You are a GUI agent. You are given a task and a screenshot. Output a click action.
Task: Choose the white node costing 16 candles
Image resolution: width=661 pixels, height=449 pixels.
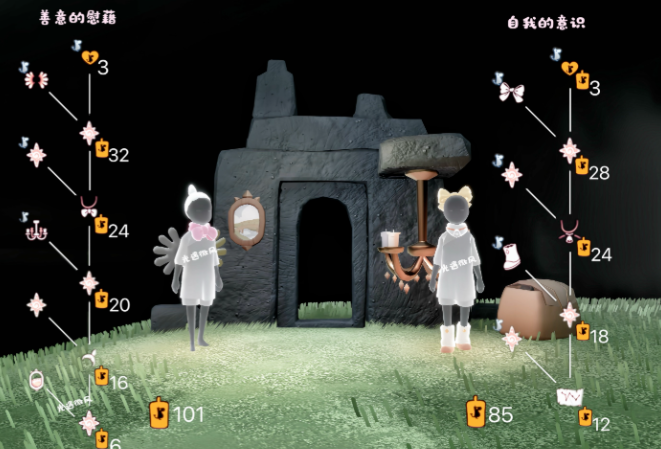pos(89,357)
